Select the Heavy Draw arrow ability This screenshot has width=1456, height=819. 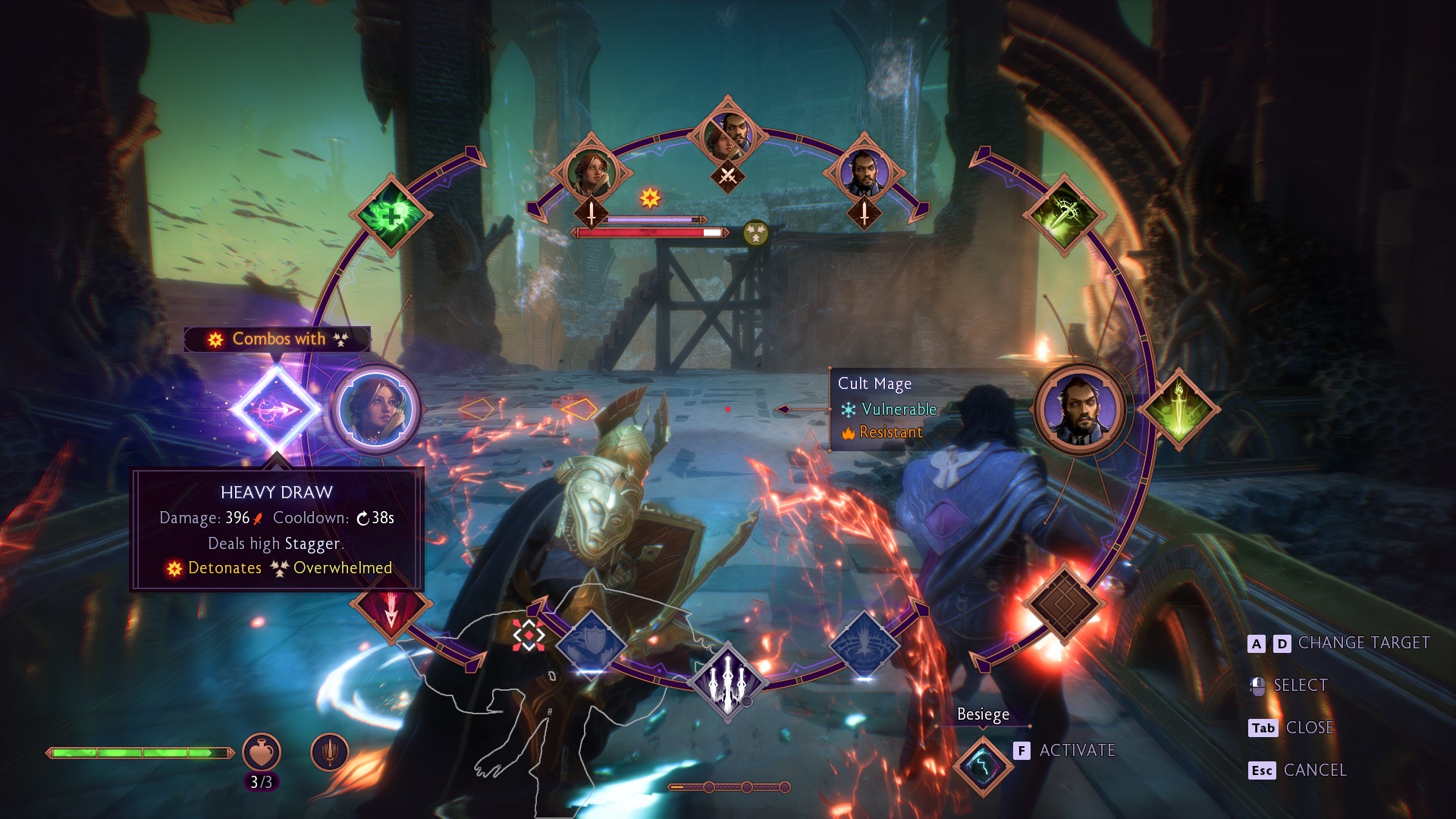pos(276,409)
